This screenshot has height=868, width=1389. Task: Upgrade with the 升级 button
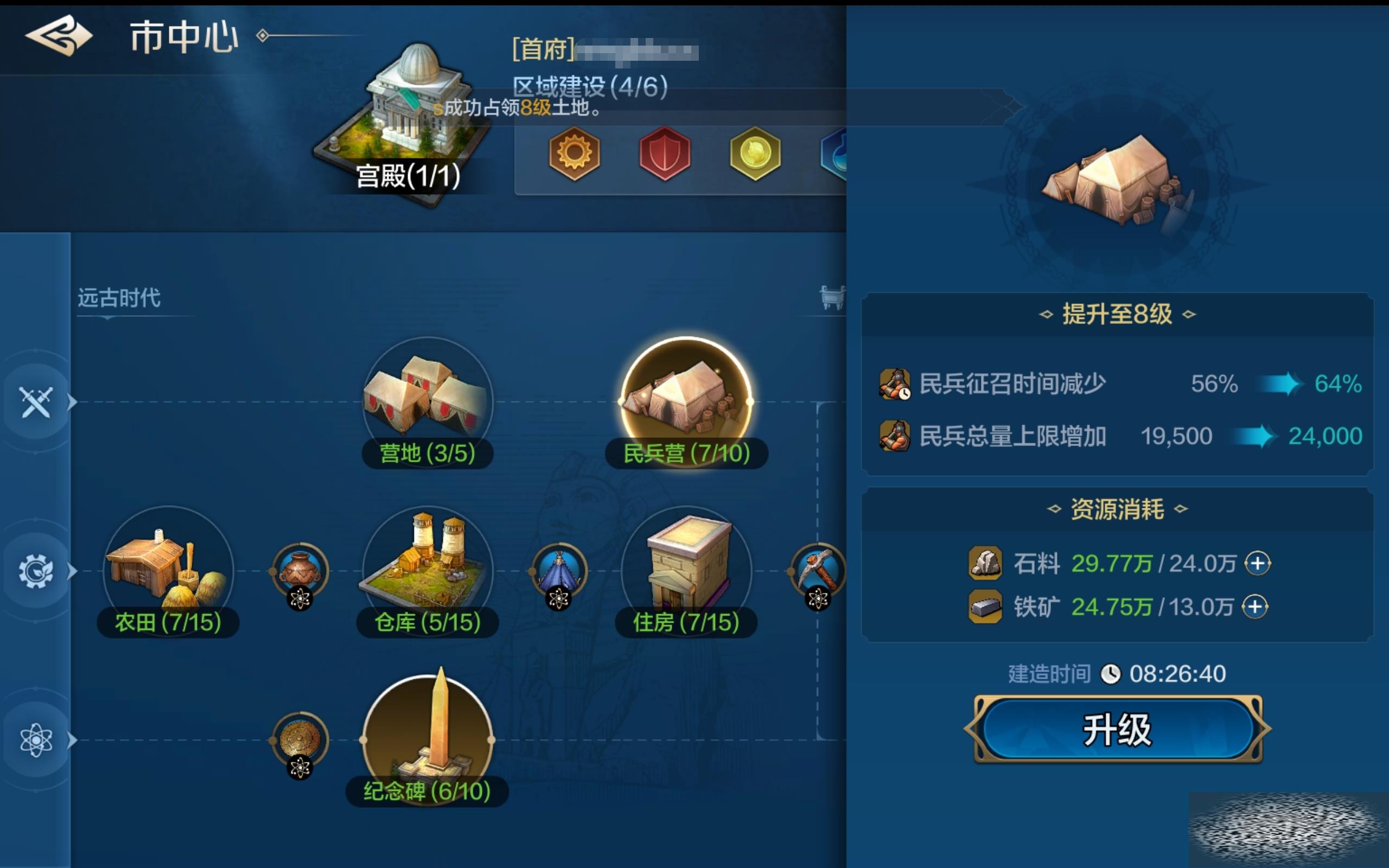(x=1117, y=729)
